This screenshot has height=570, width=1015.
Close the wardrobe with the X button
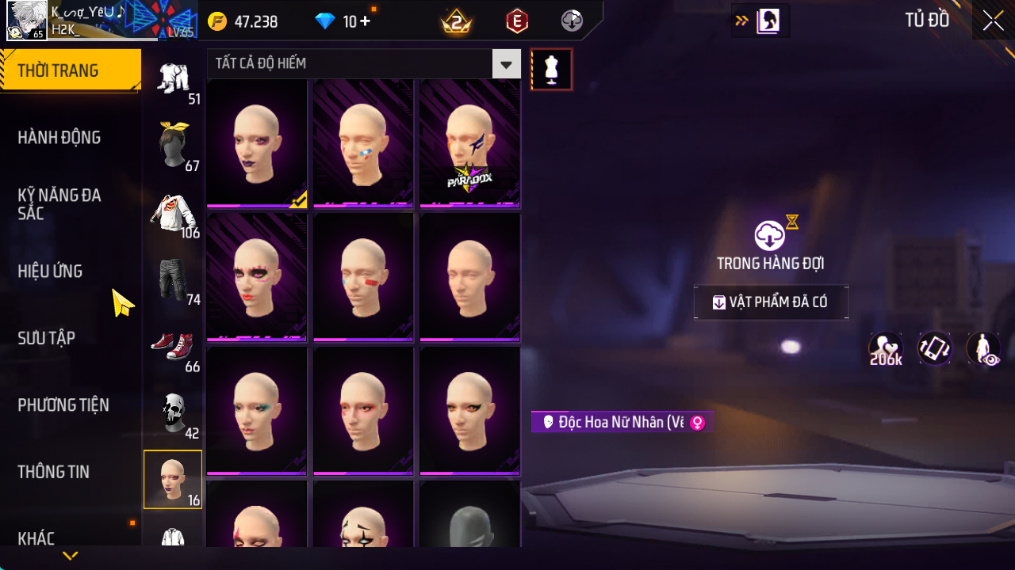point(992,21)
